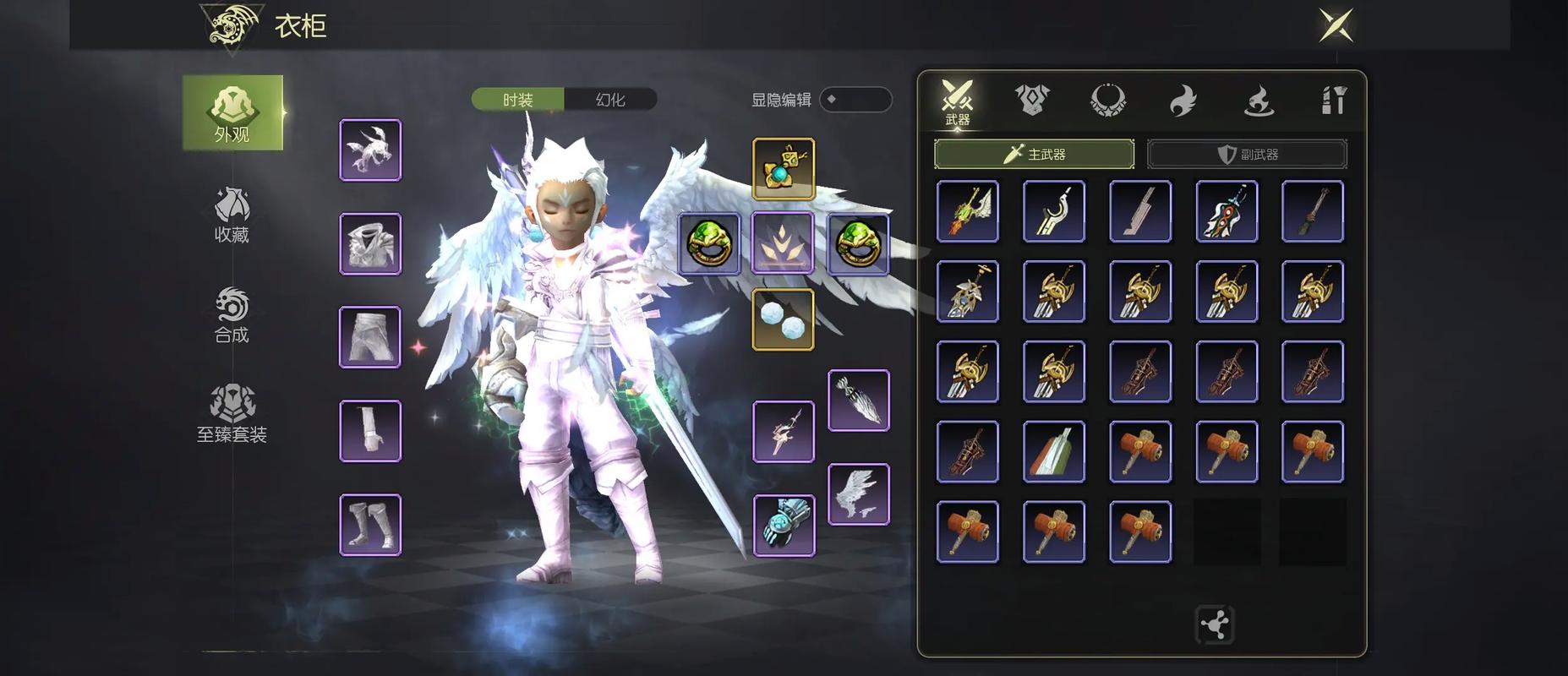Open the 收藏 collection menu

[232, 215]
